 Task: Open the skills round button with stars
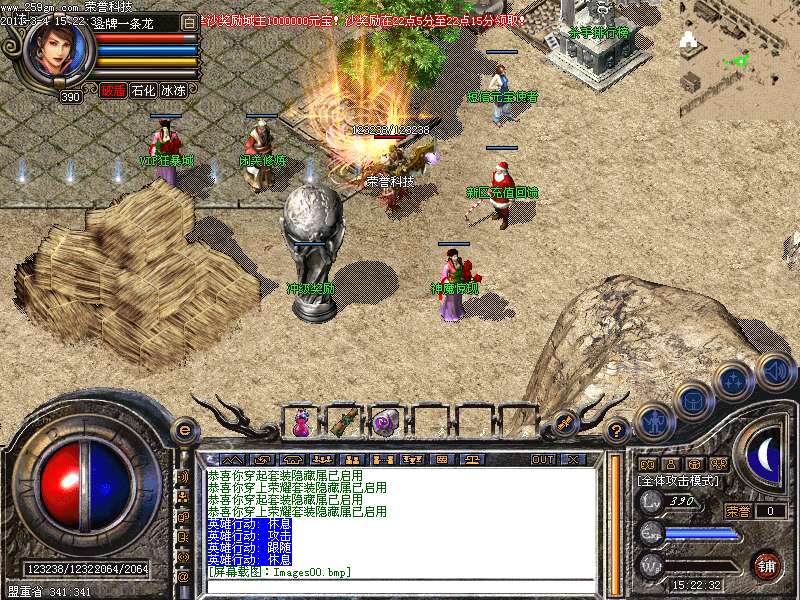click(733, 381)
